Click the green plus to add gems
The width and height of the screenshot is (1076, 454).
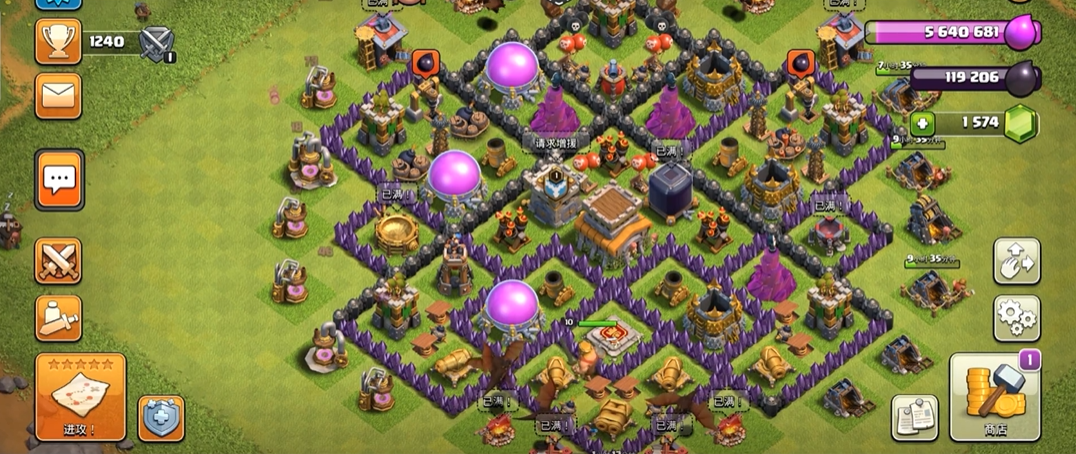922,124
